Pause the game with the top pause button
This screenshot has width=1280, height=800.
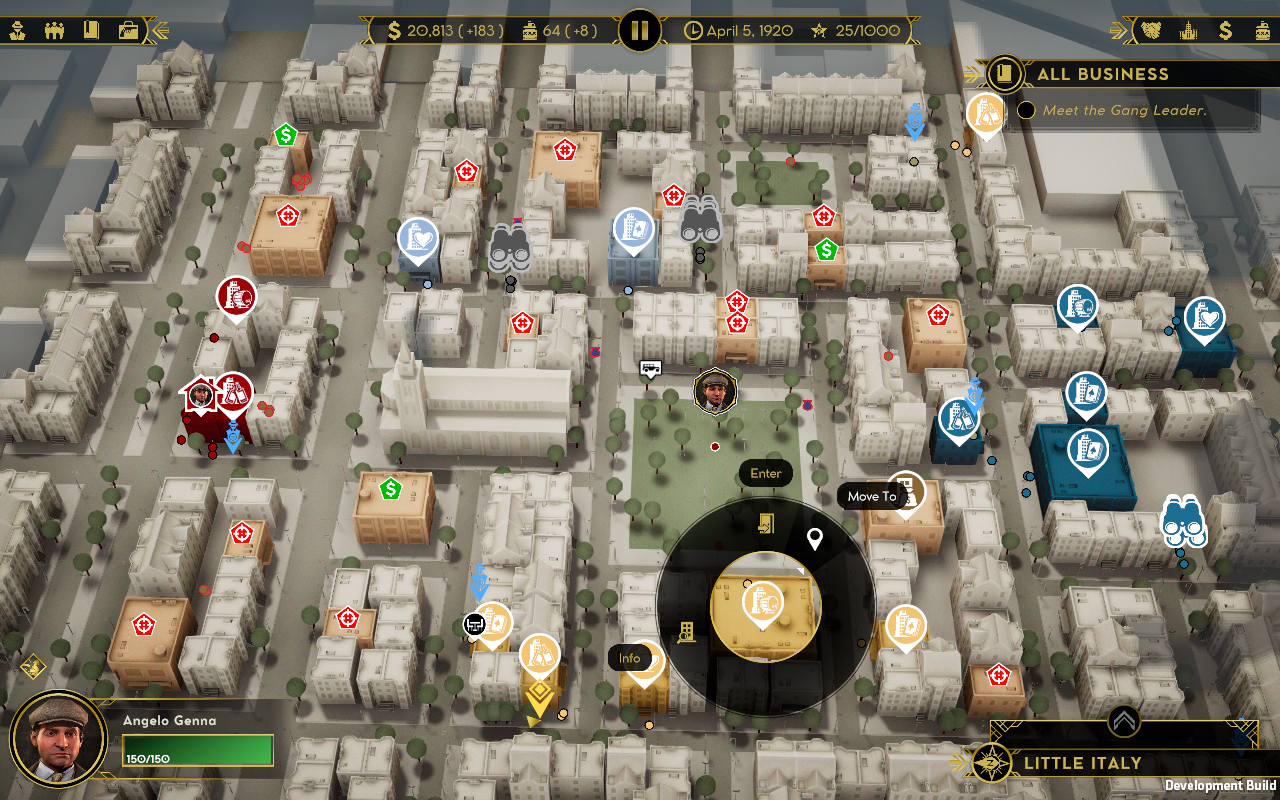point(640,30)
